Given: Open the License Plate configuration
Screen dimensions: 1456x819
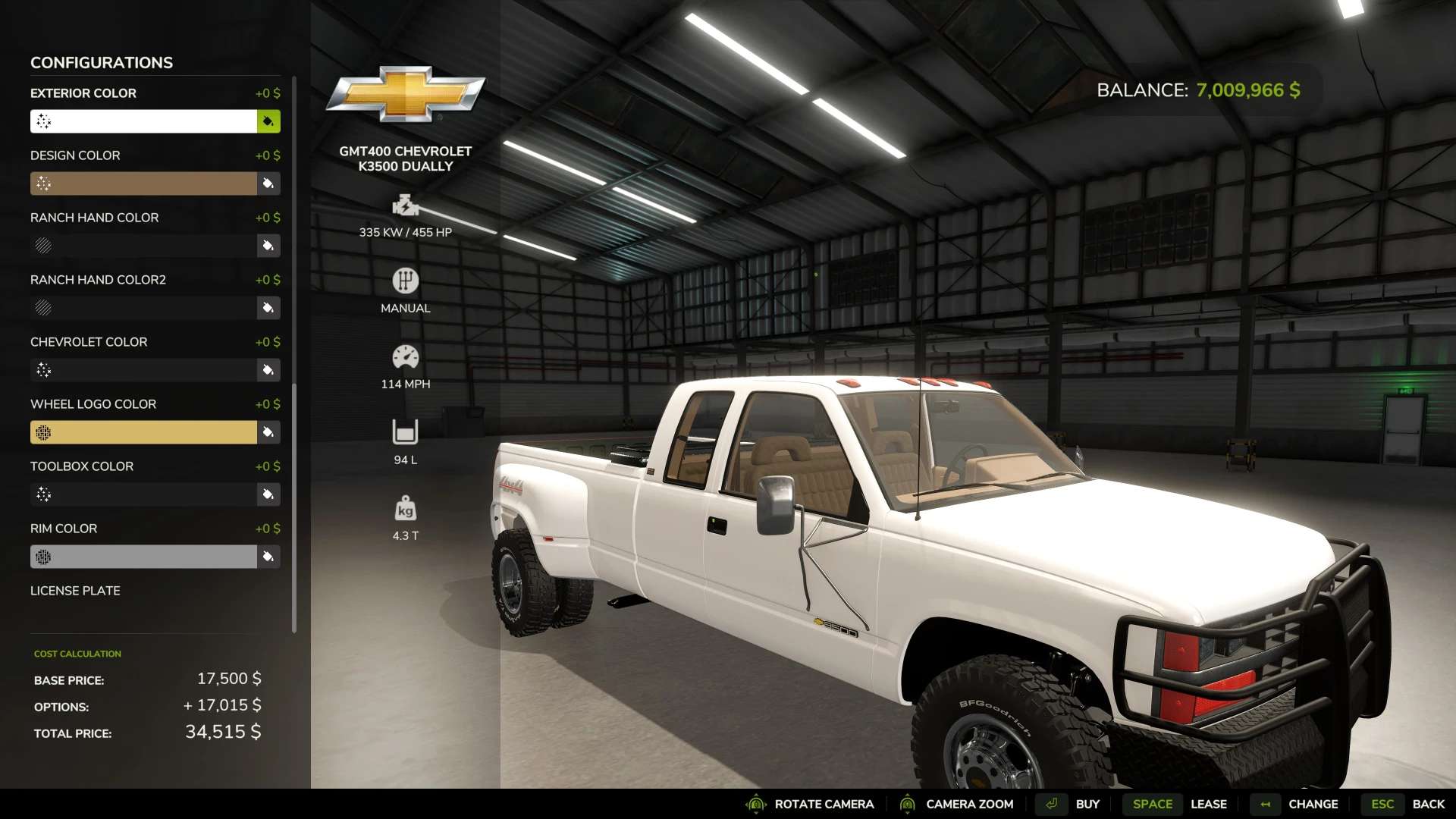Looking at the screenshot, I should click(x=75, y=591).
